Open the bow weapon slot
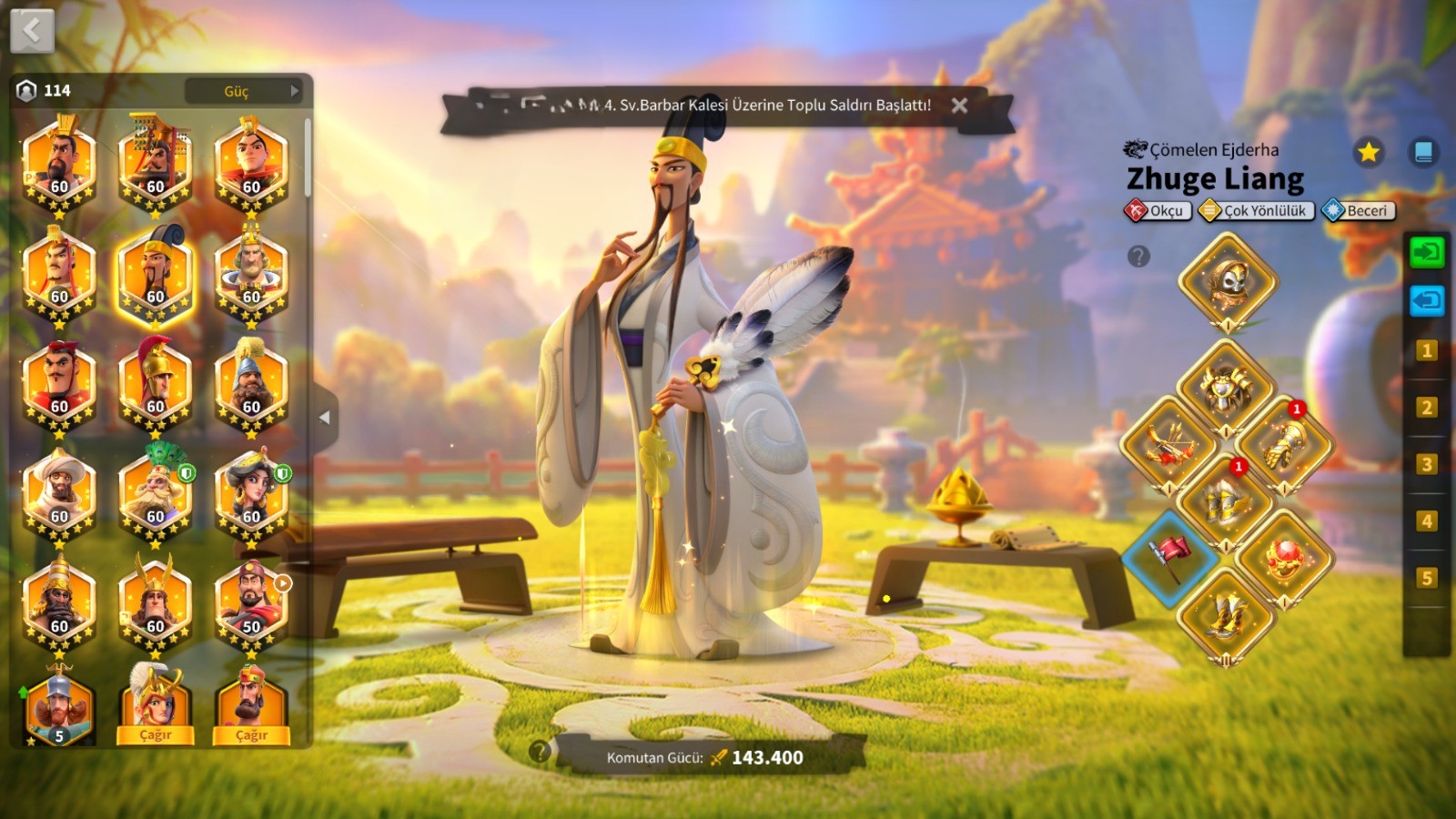Image resolution: width=1456 pixels, height=819 pixels. (x=1169, y=445)
